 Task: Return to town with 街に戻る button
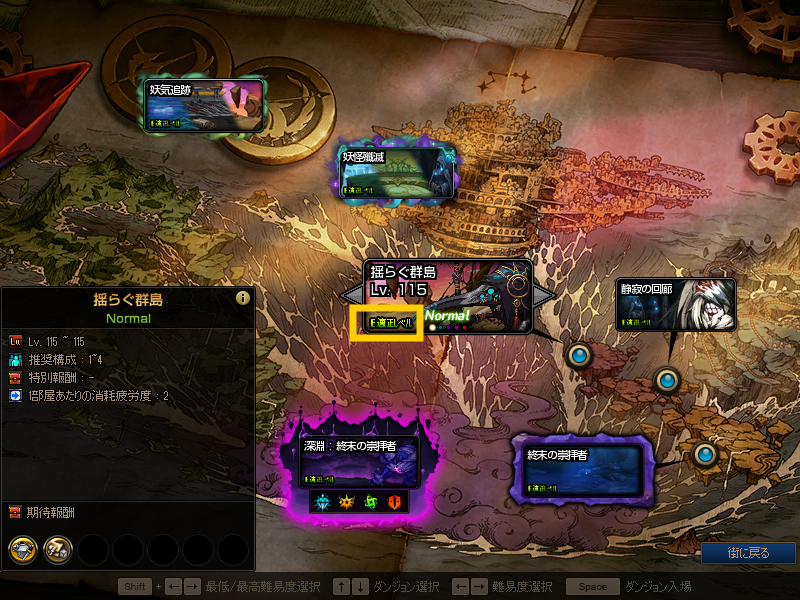(x=748, y=554)
